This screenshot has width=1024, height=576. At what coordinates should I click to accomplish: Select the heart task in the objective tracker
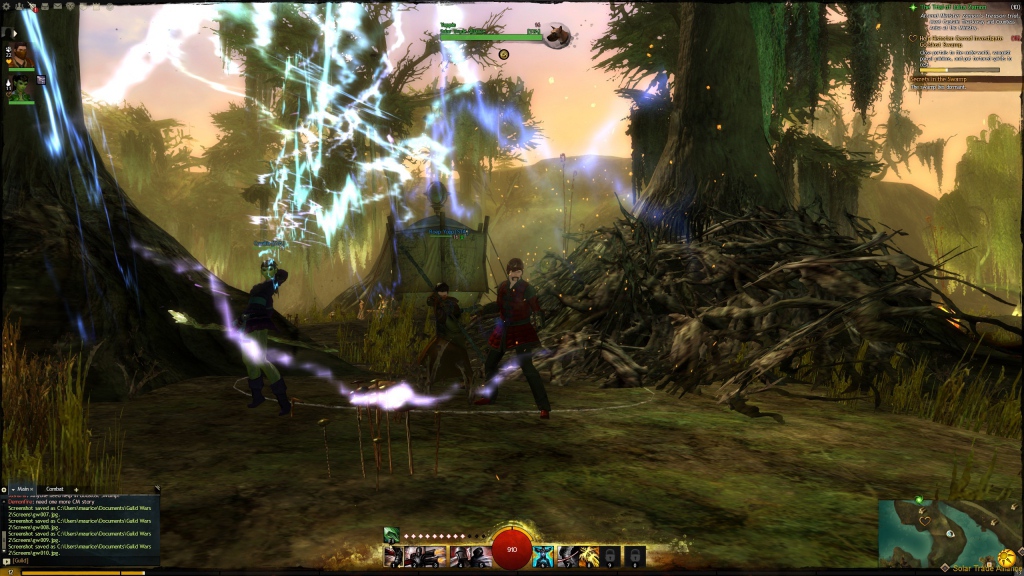click(960, 39)
